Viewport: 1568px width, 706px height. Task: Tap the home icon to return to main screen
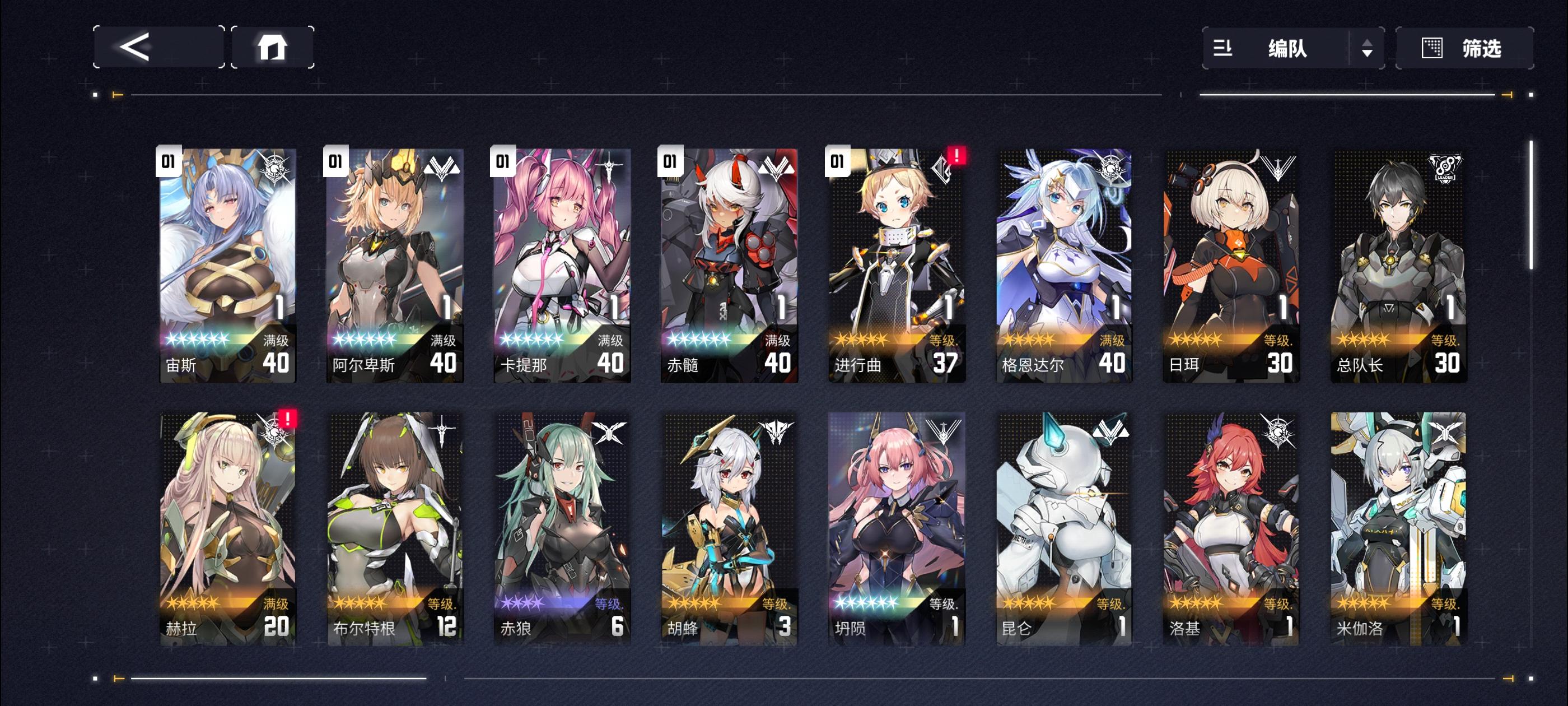[273, 48]
